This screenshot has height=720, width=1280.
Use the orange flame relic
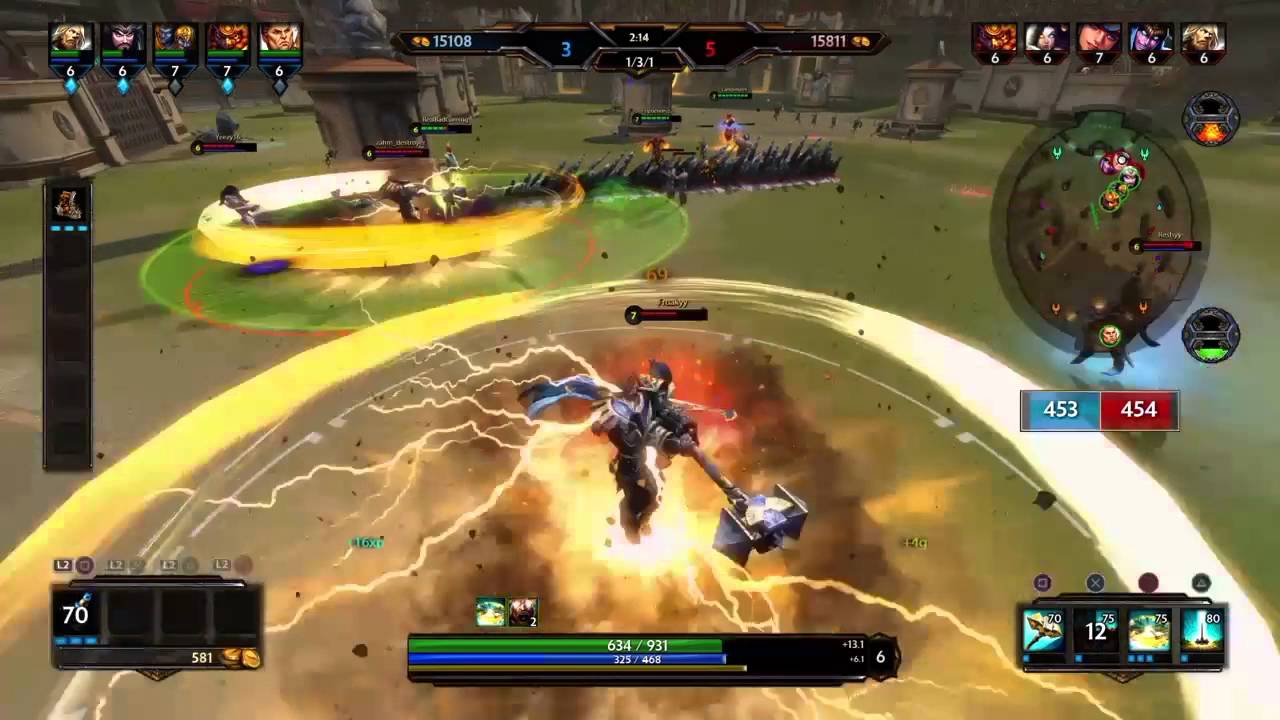[1211, 120]
